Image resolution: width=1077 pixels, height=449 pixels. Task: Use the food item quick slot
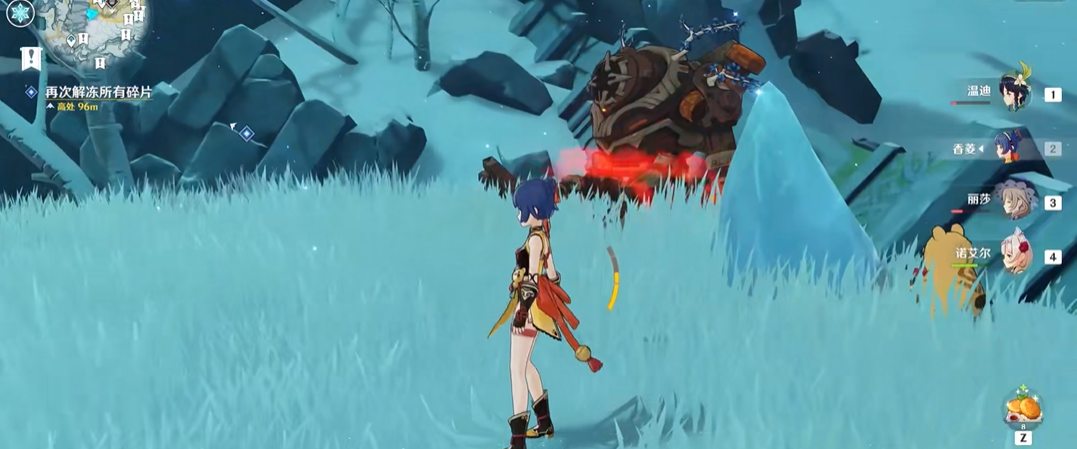click(1023, 408)
